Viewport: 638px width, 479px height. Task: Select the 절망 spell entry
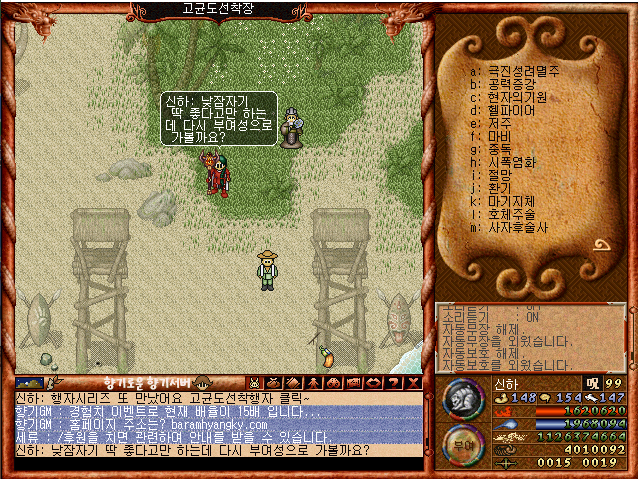pyautogui.click(x=499, y=175)
